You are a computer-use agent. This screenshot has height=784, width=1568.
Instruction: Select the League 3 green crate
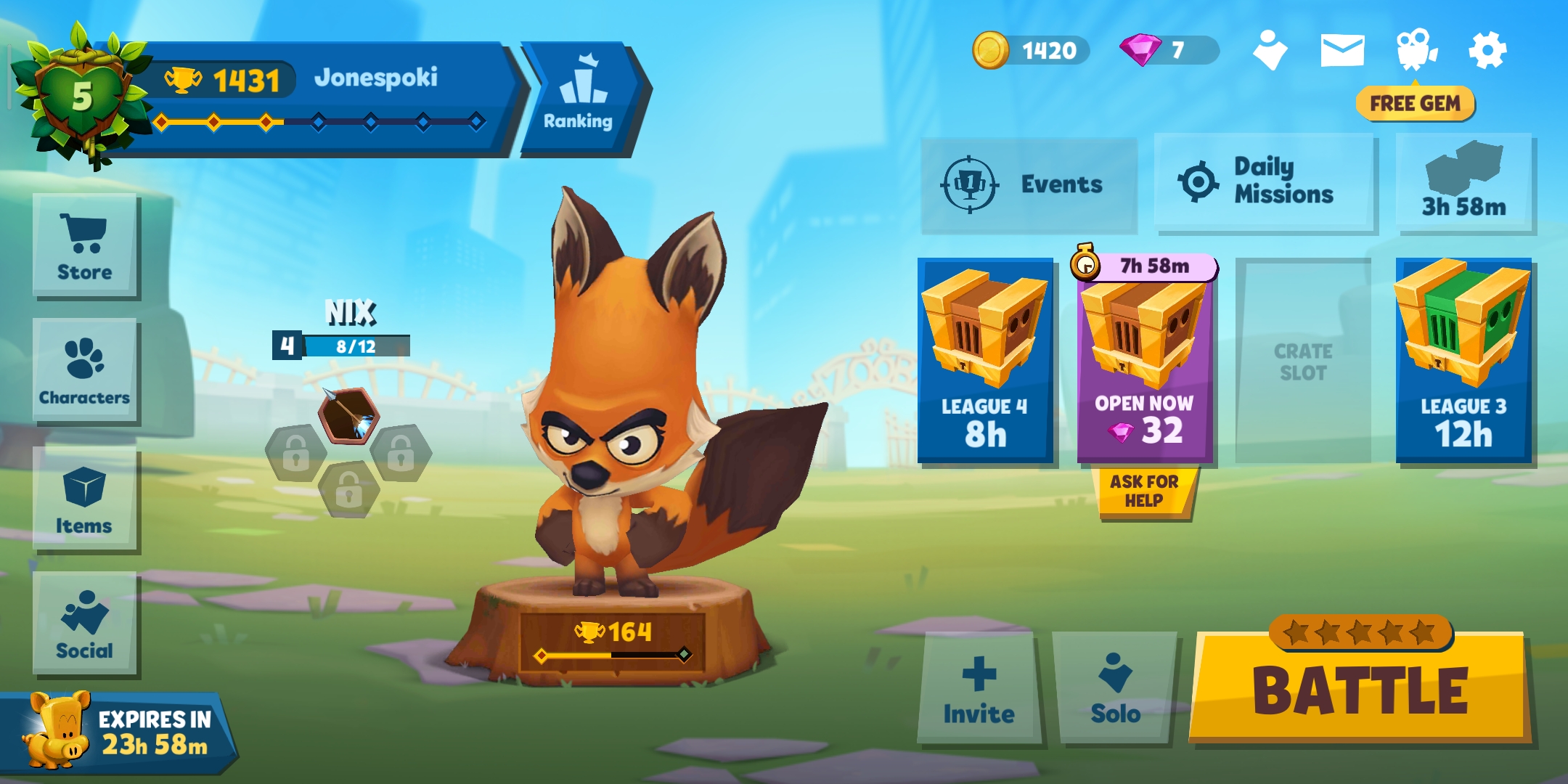1463,360
